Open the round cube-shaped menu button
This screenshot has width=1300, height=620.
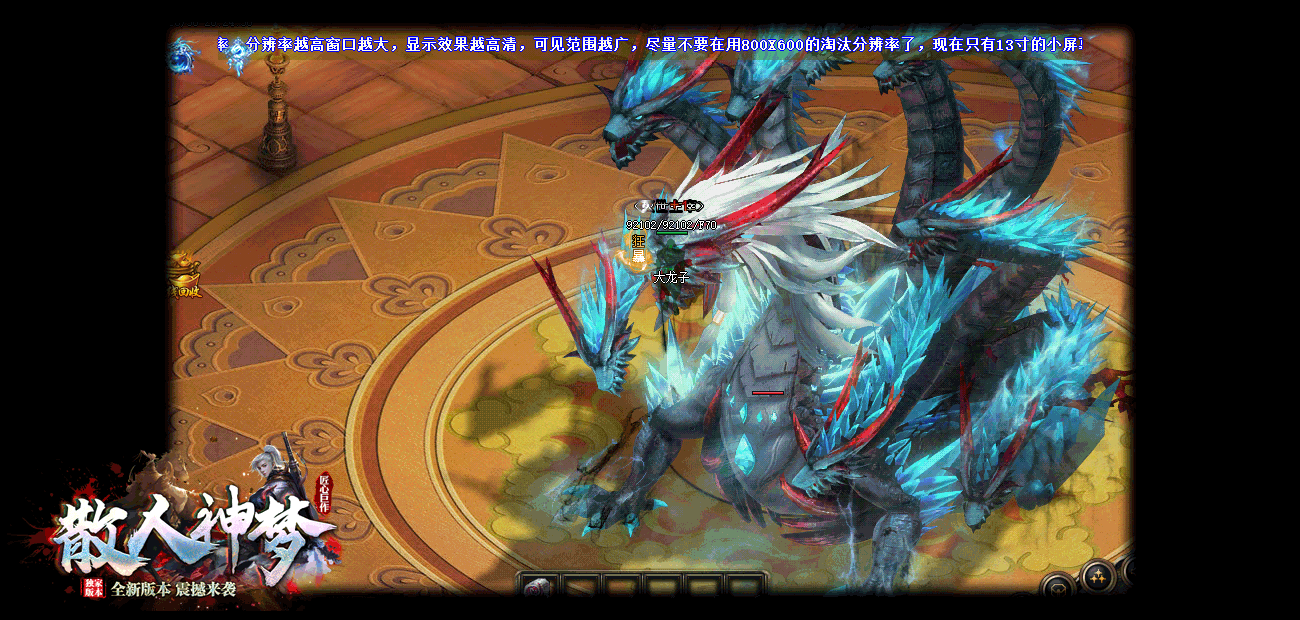click(x=1058, y=589)
